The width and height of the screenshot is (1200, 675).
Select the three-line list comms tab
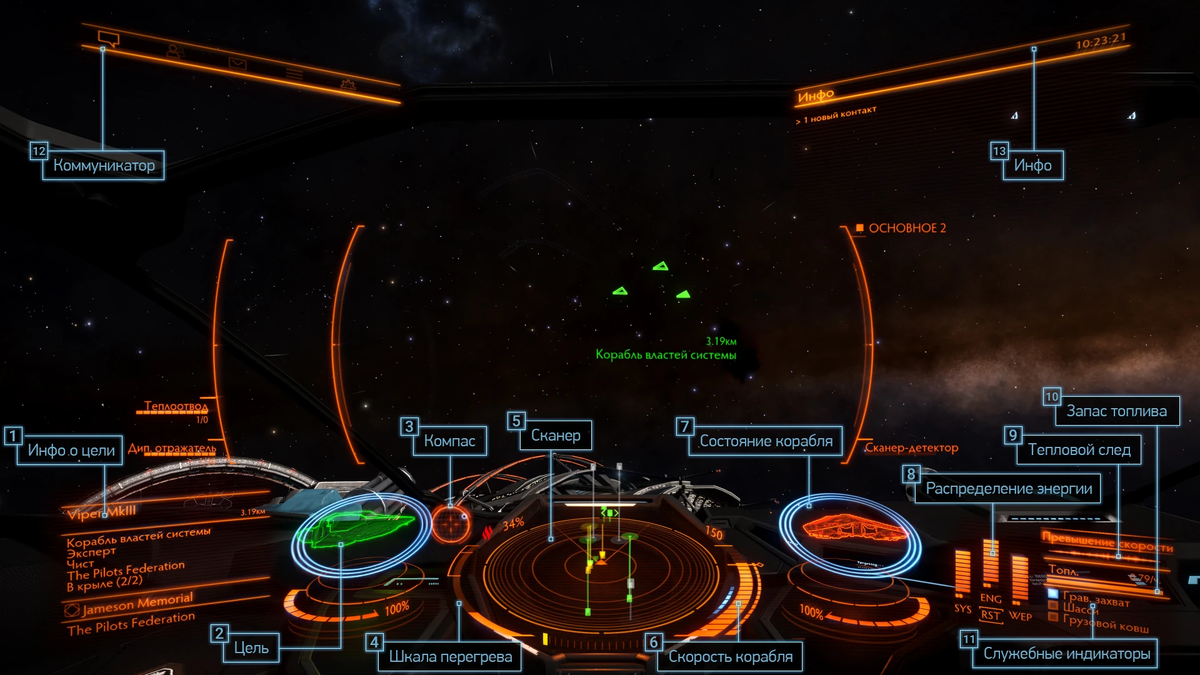point(294,73)
